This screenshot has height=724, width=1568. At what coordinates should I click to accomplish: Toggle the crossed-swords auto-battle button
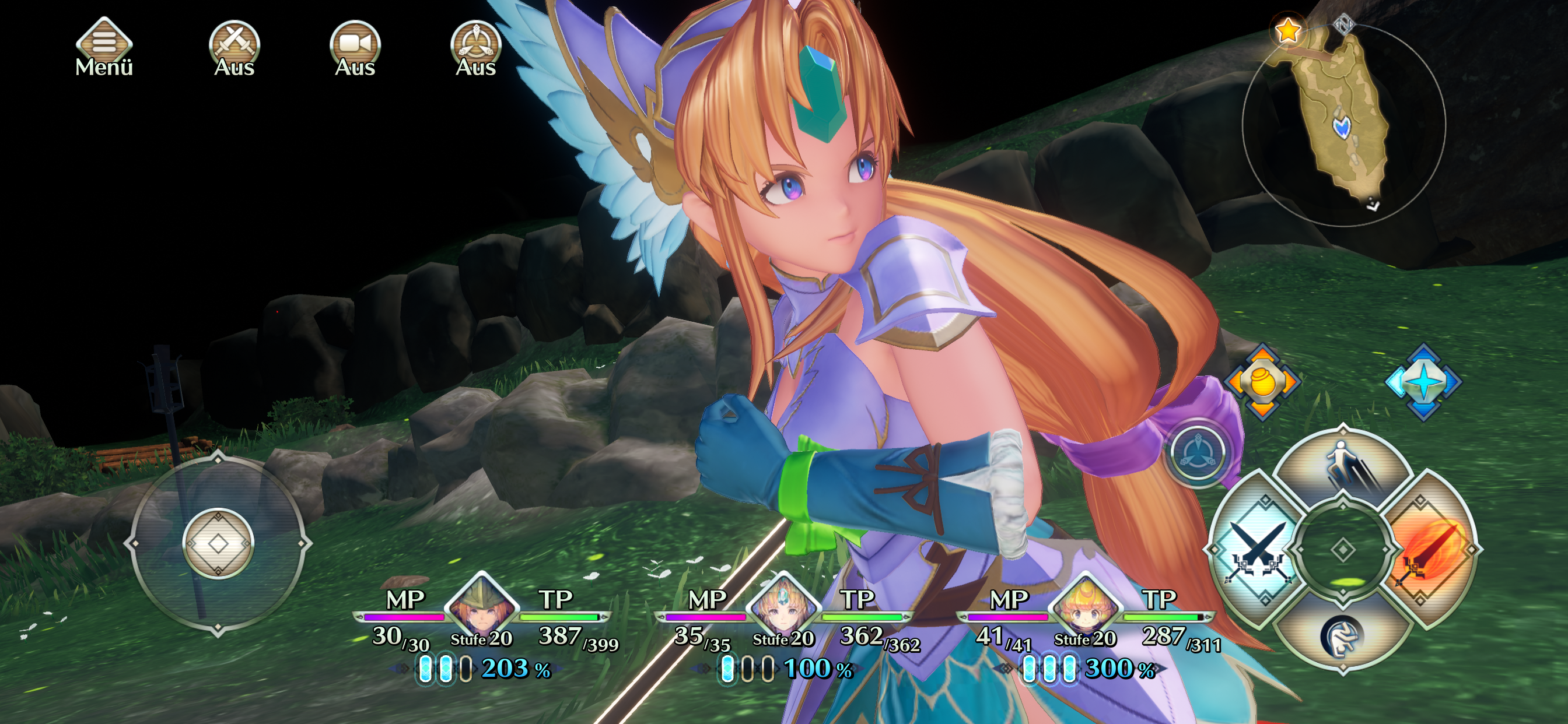tap(235, 46)
